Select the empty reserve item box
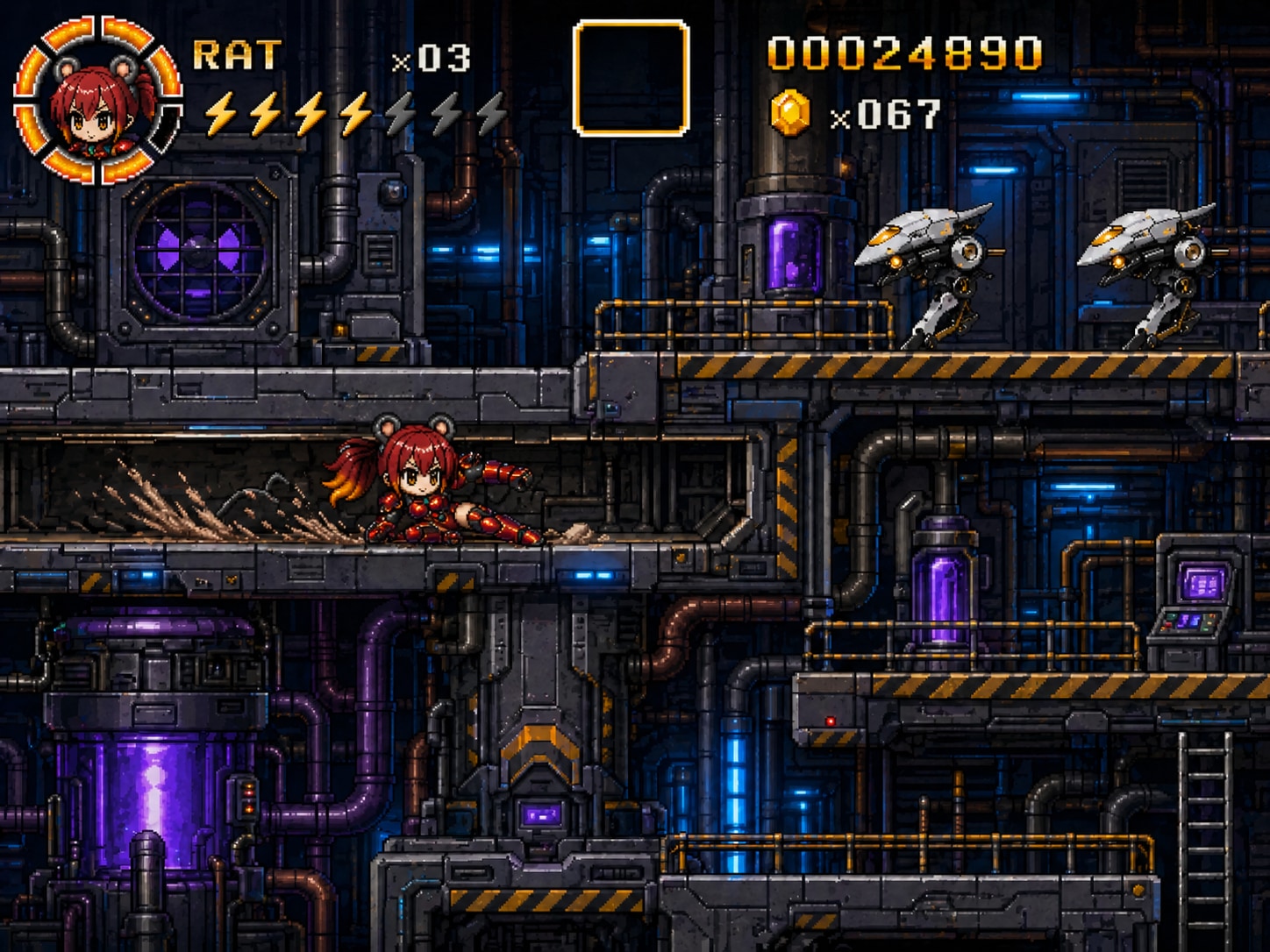The height and width of the screenshot is (952, 1270). (631, 79)
